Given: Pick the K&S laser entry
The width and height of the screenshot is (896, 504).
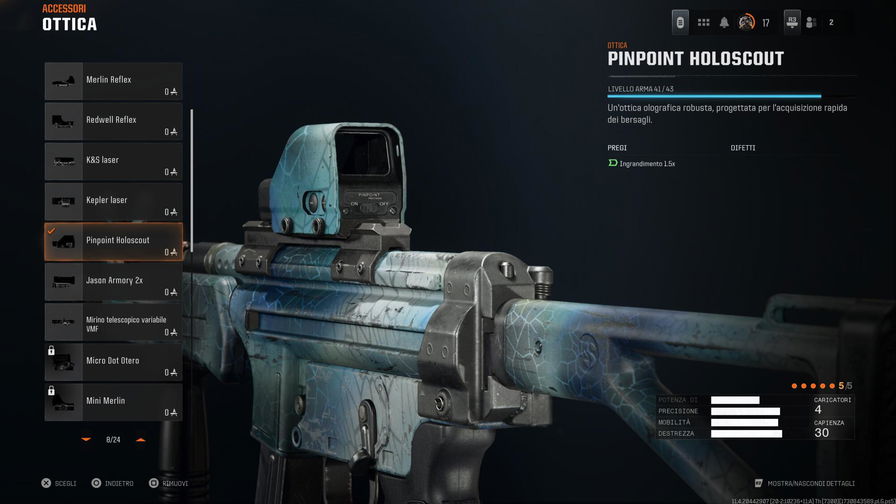Looking at the screenshot, I should [113, 161].
